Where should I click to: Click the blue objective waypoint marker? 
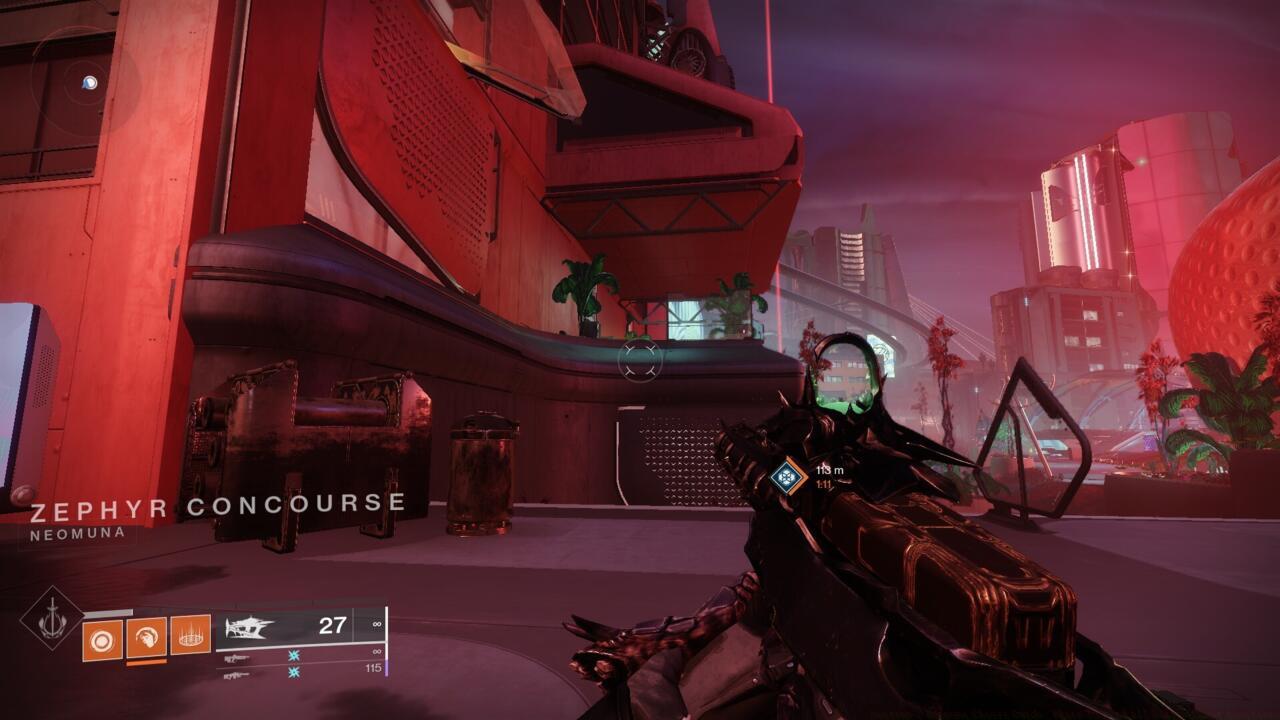[x=788, y=476]
